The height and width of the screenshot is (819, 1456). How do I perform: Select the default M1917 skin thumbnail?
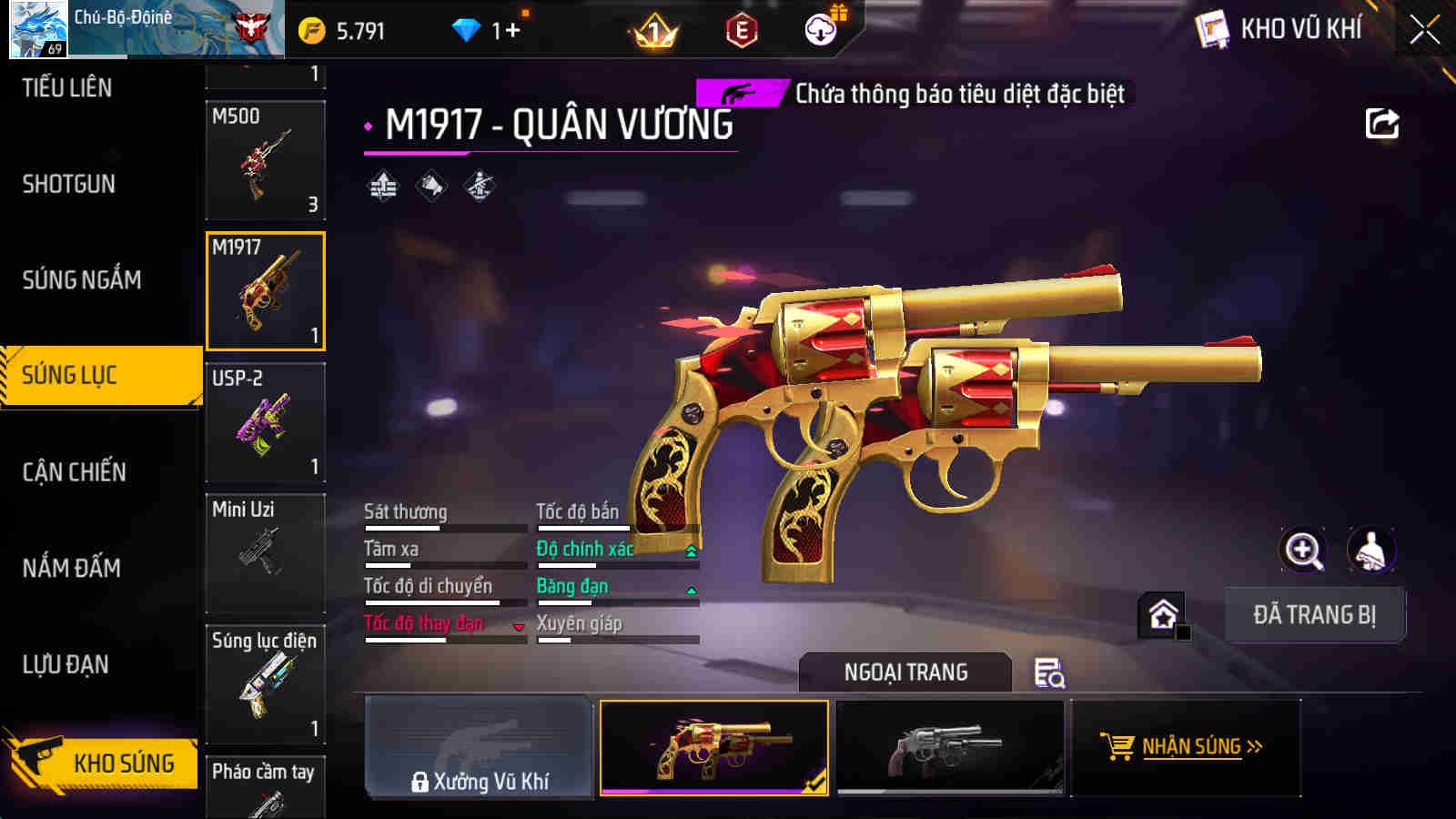pyautogui.click(x=946, y=746)
